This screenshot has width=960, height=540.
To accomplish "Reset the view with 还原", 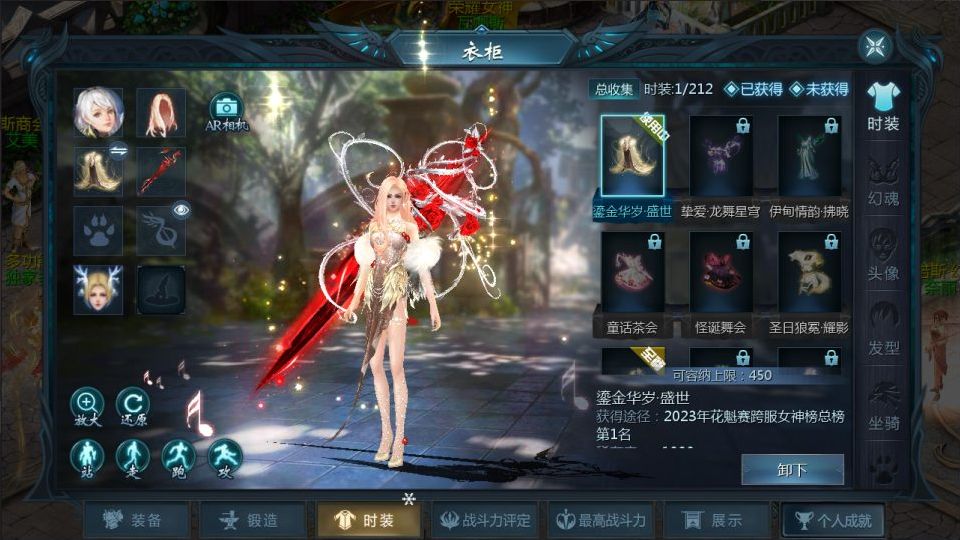I will point(133,407).
